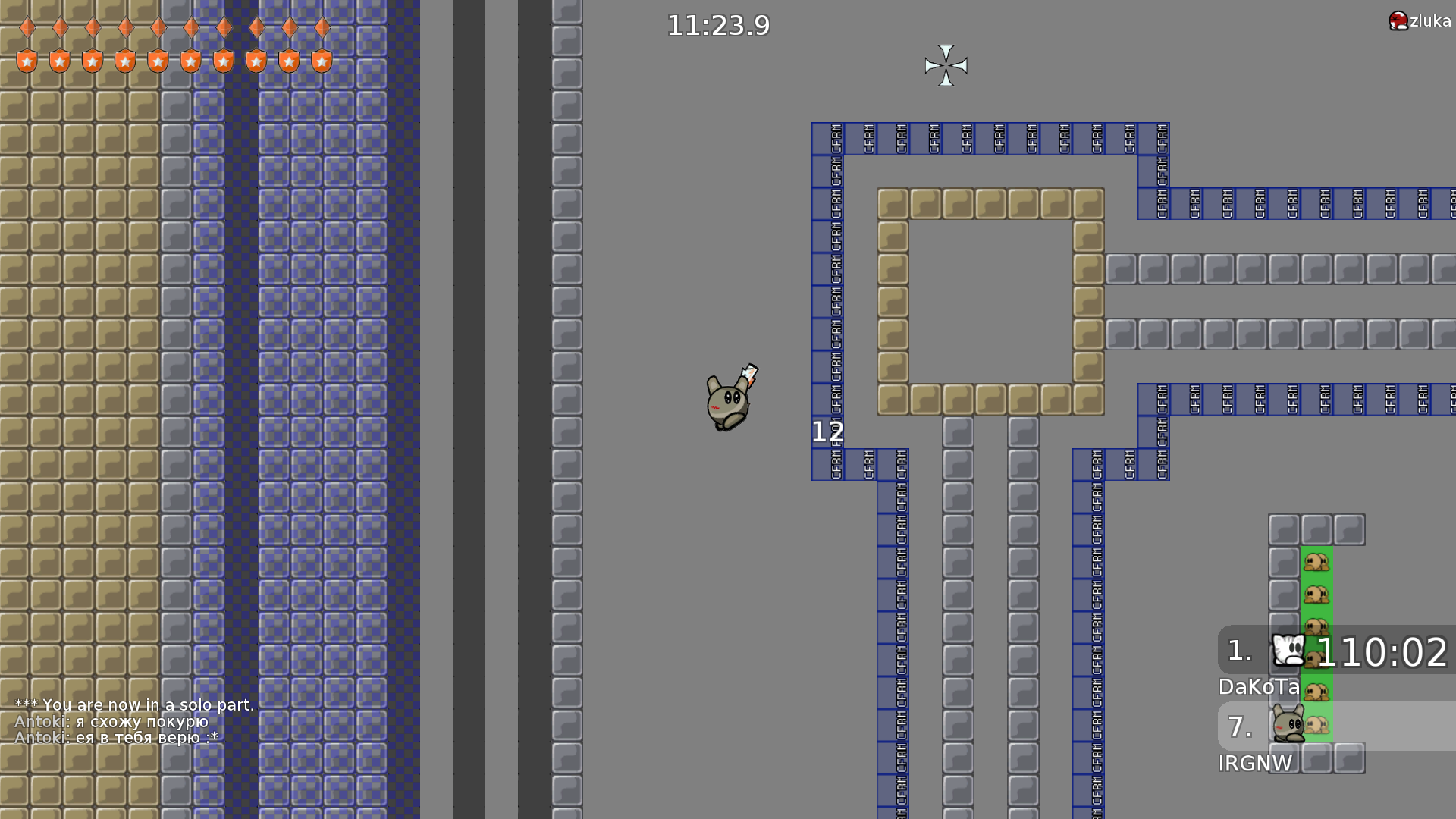This screenshot has width=1456, height=819.
Task: Select the first orange heart gem
Action: pos(27,27)
